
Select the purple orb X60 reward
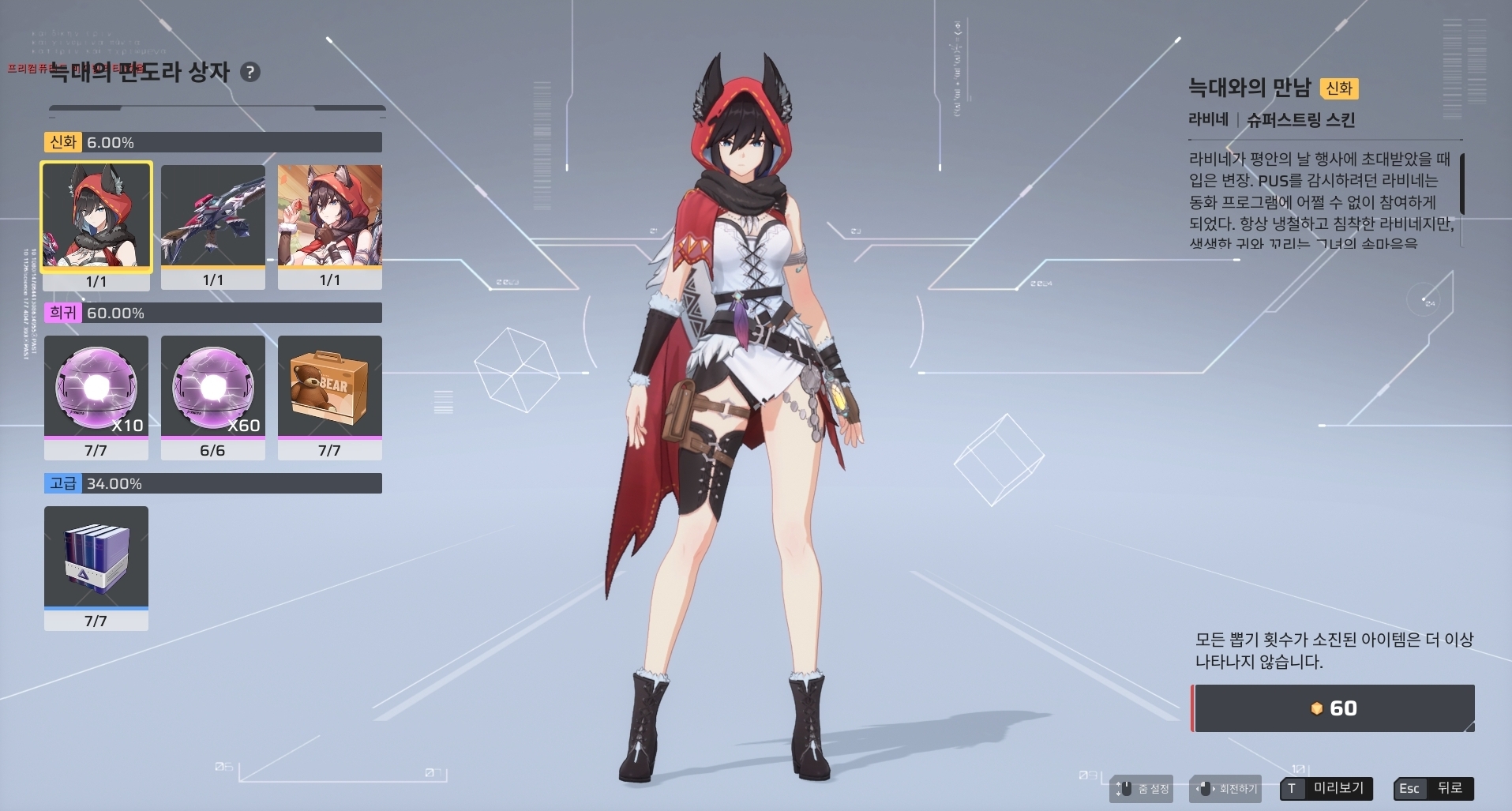pos(213,386)
